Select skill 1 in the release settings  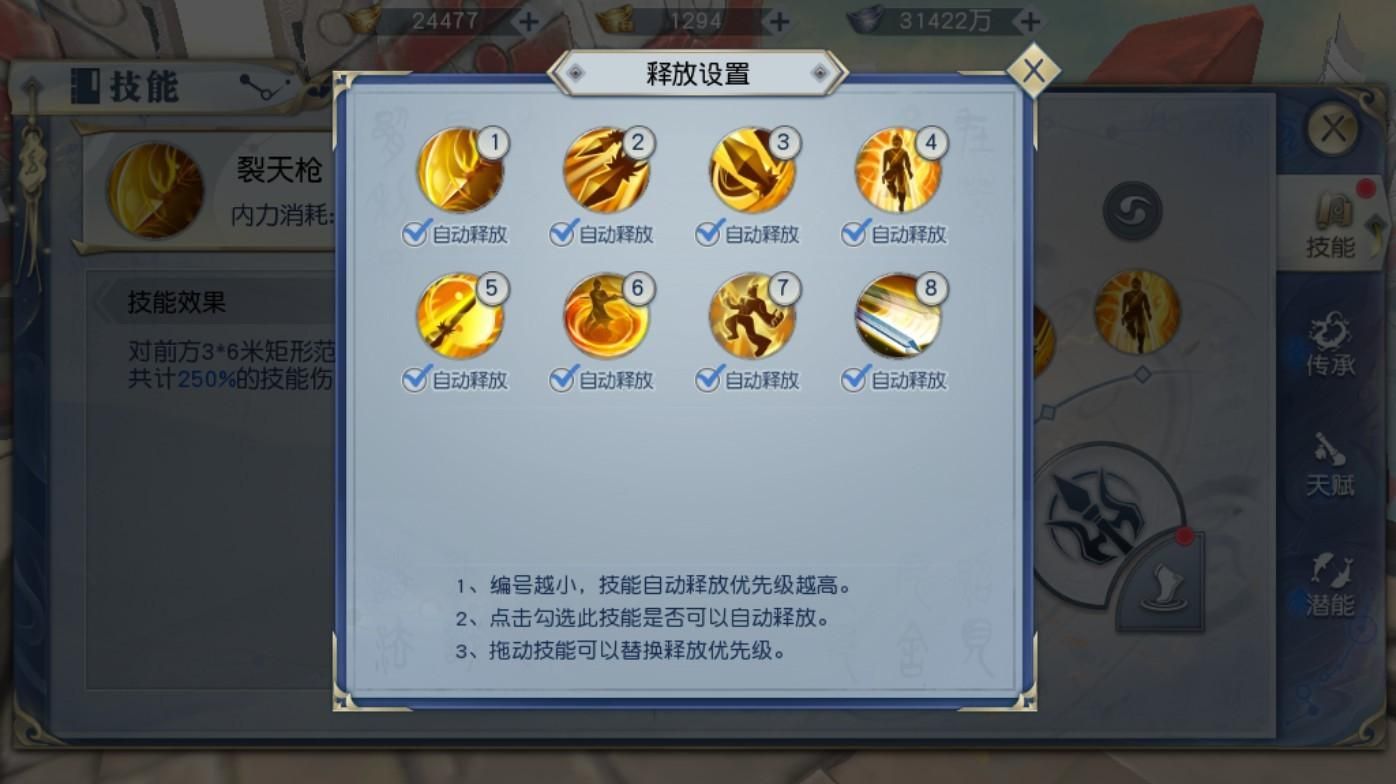point(456,172)
